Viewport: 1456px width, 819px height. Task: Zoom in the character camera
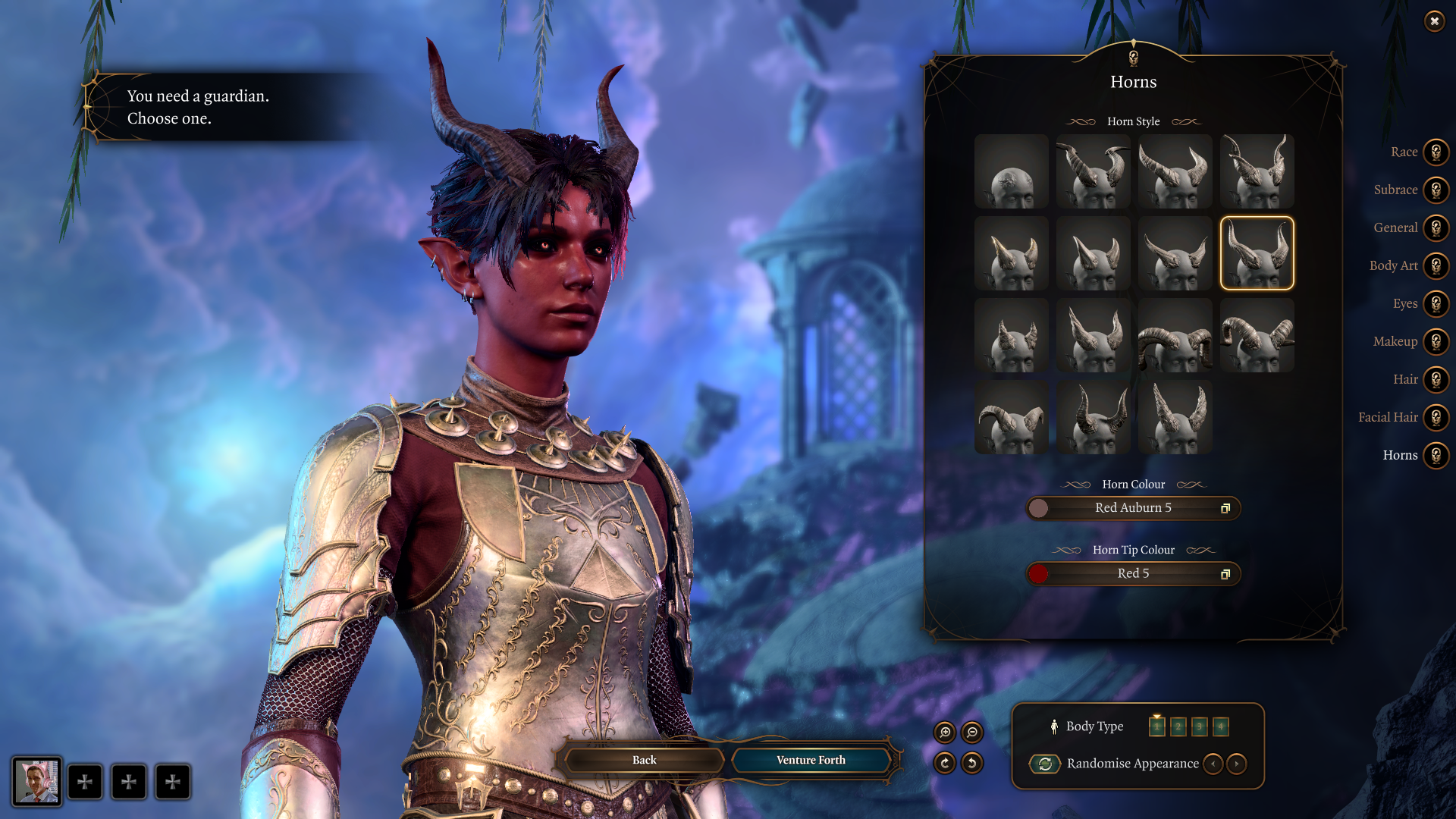(945, 733)
